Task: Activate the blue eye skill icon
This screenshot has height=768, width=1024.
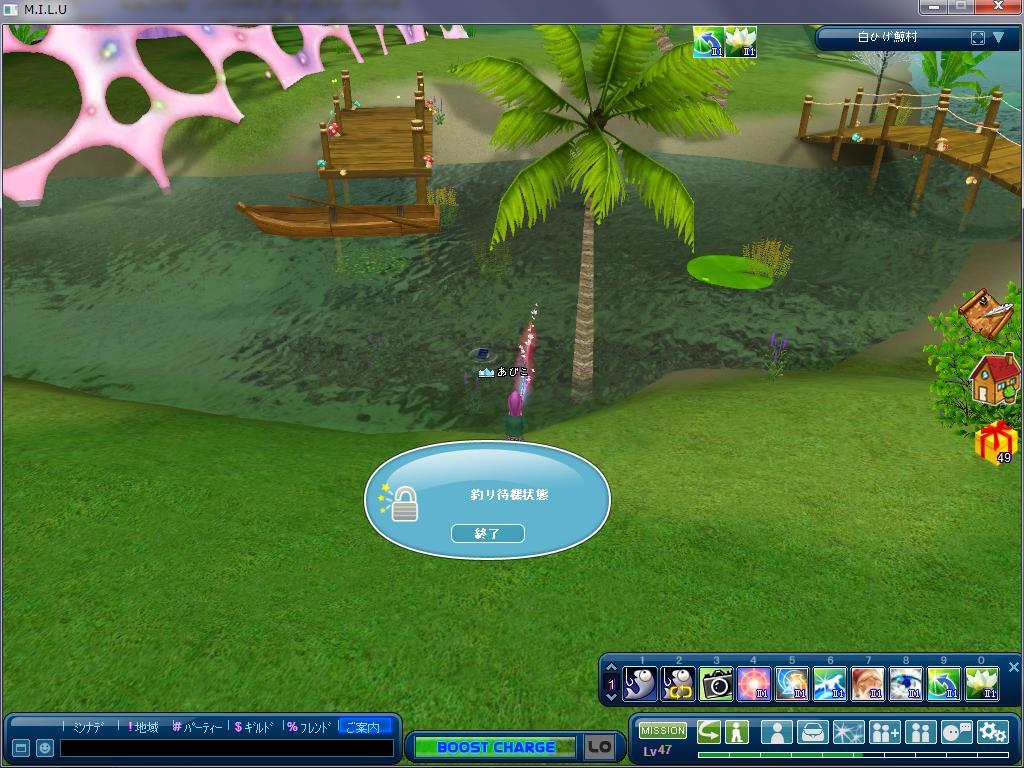Action: coord(906,684)
